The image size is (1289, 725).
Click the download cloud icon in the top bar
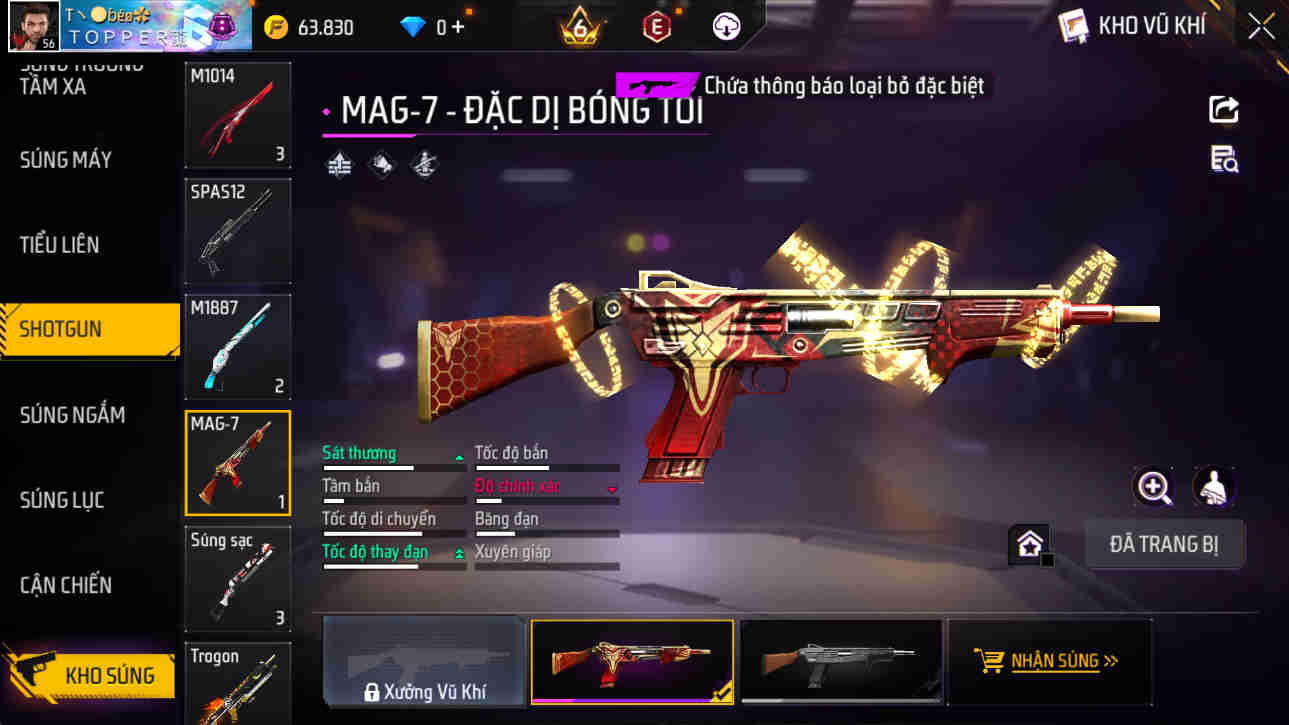tap(728, 26)
